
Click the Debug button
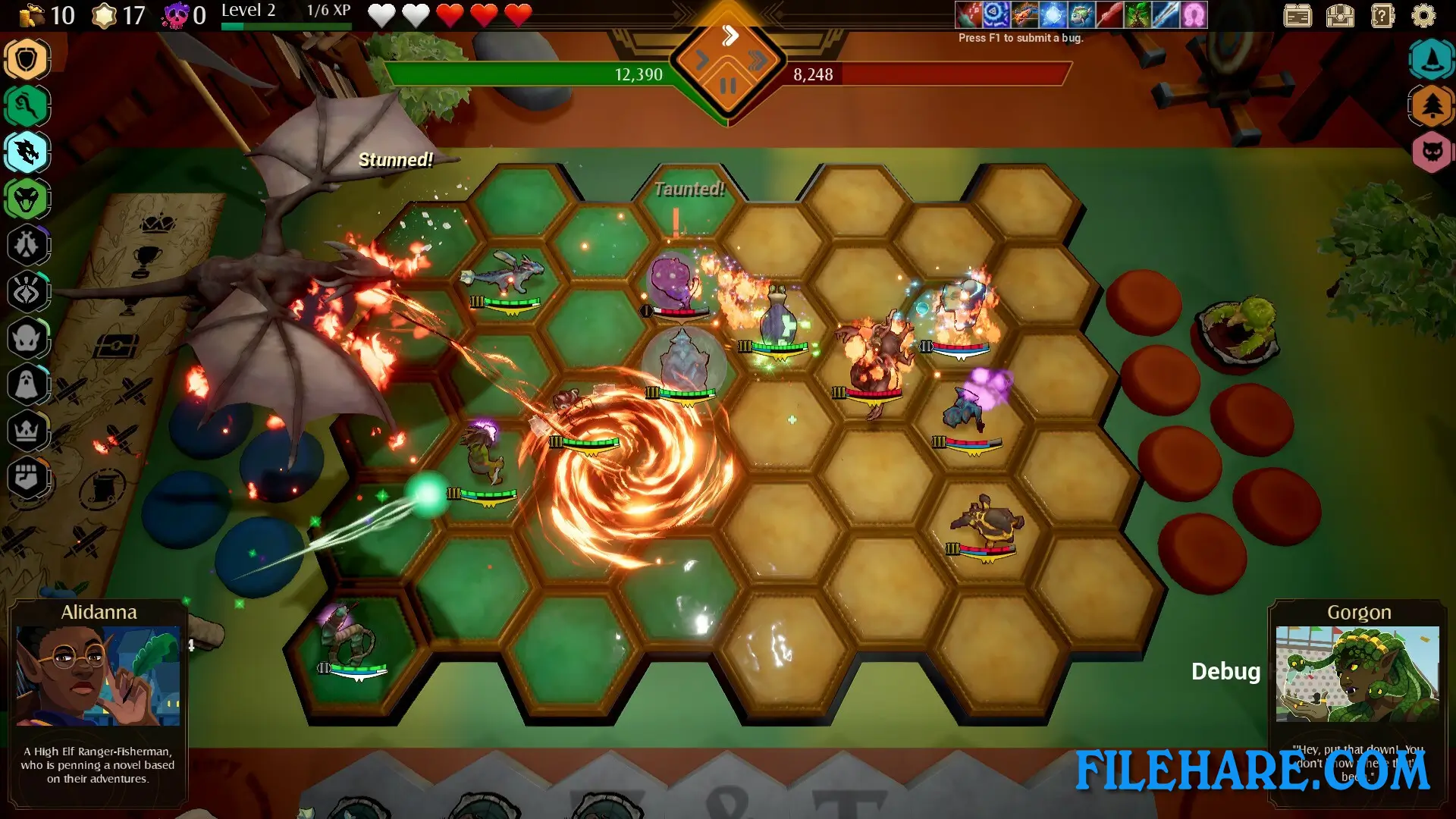coord(1225,671)
